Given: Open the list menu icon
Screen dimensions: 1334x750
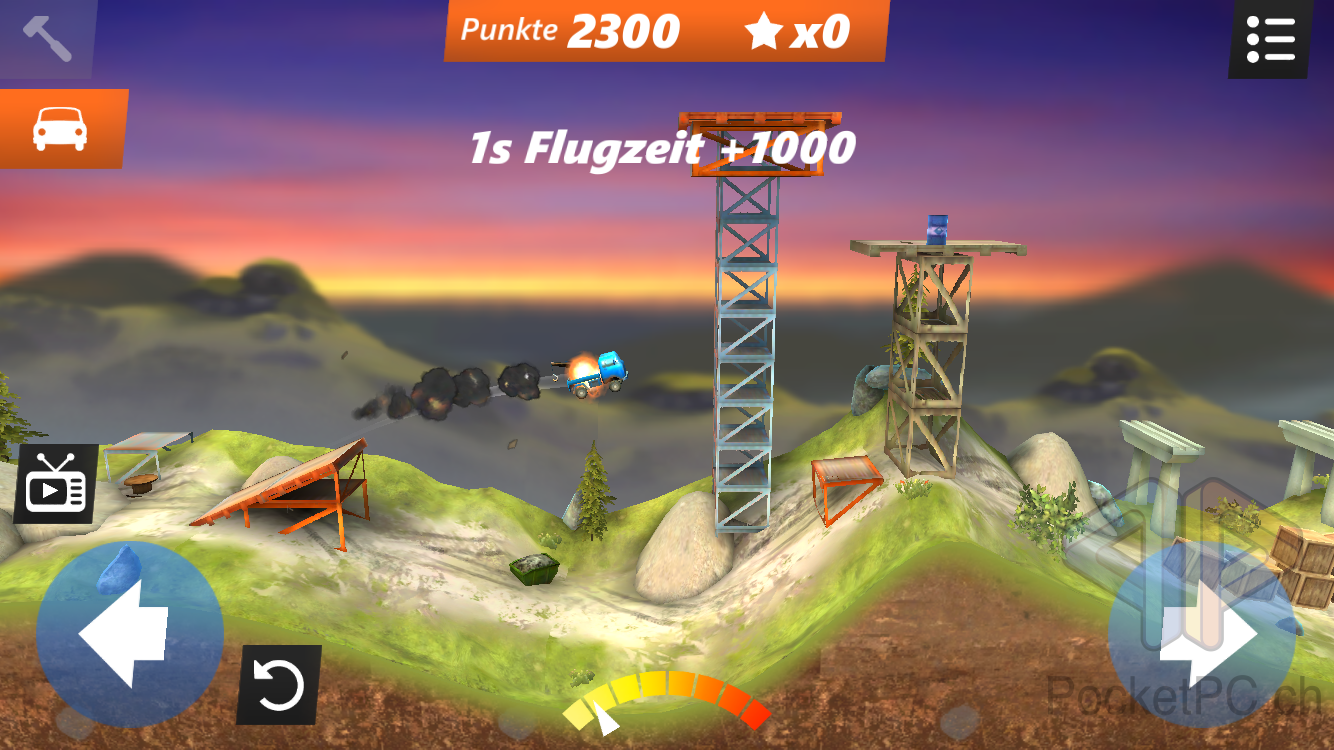Looking at the screenshot, I should pos(1271,39).
